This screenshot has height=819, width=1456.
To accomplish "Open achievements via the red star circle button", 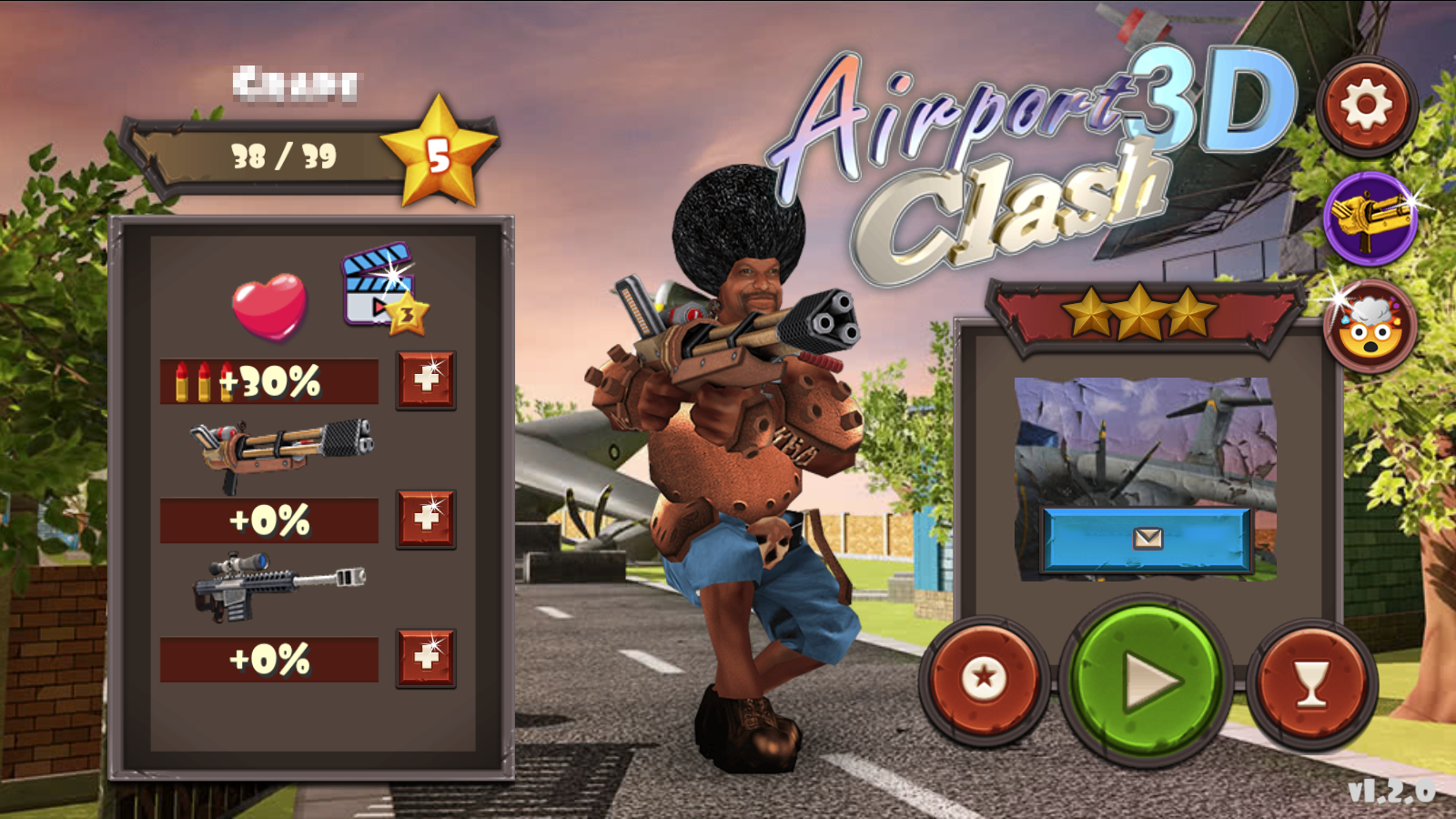I will coord(986,676).
